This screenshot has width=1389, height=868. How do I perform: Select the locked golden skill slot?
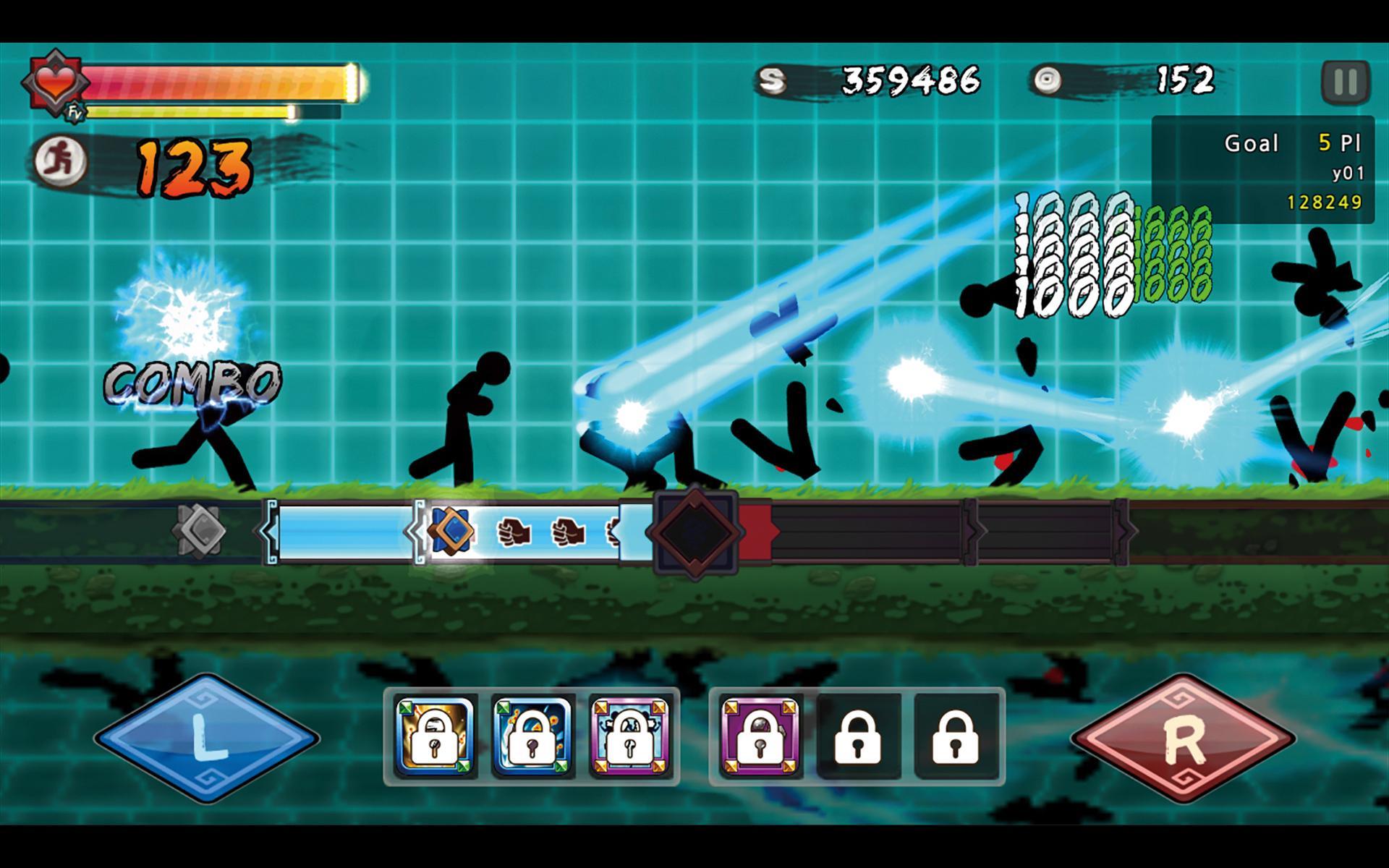click(436, 736)
